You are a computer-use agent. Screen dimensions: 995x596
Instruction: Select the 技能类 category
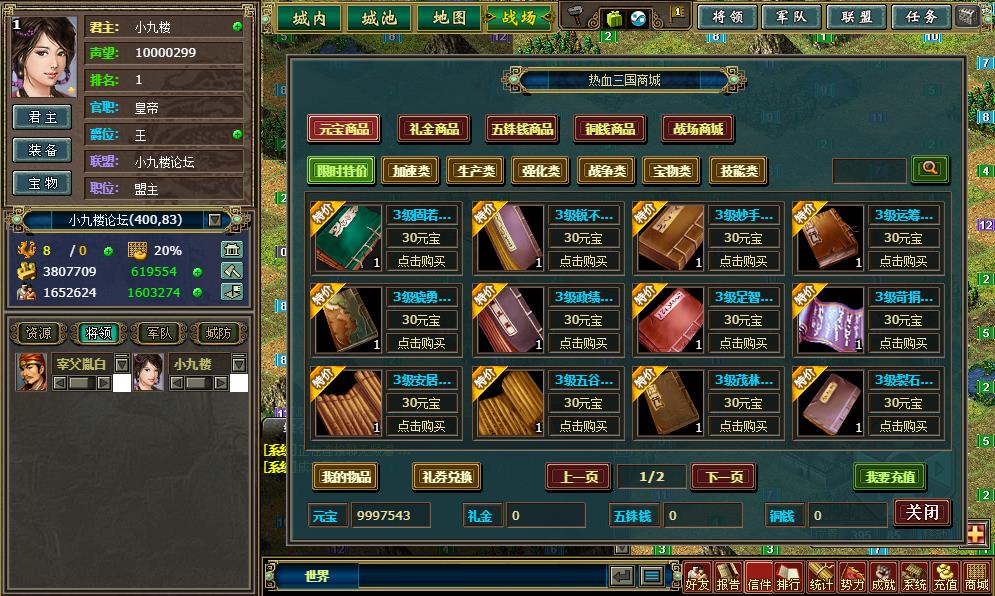pos(738,171)
